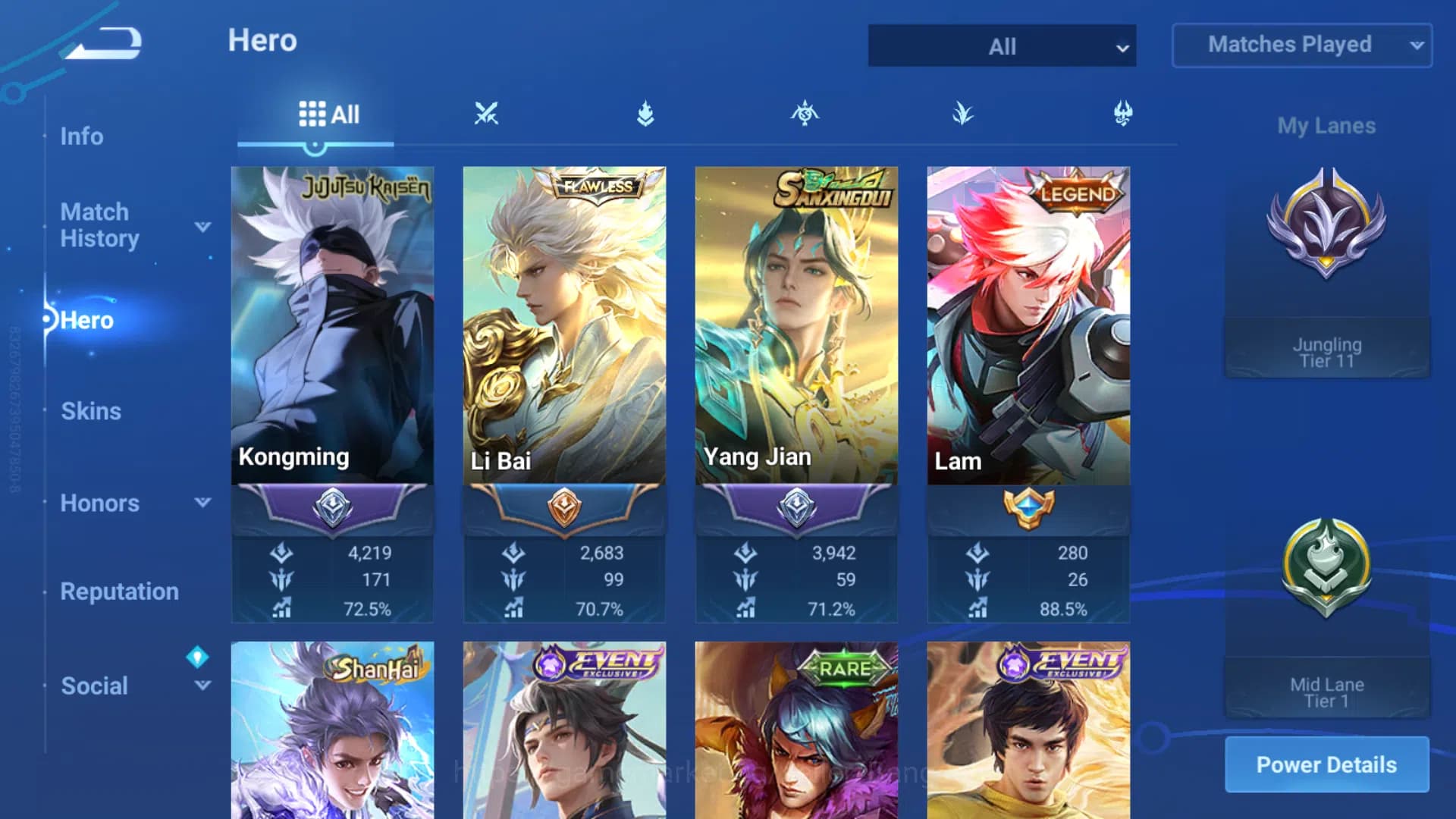1456x819 pixels.
Task: Open the Reputation page
Action: (x=119, y=591)
